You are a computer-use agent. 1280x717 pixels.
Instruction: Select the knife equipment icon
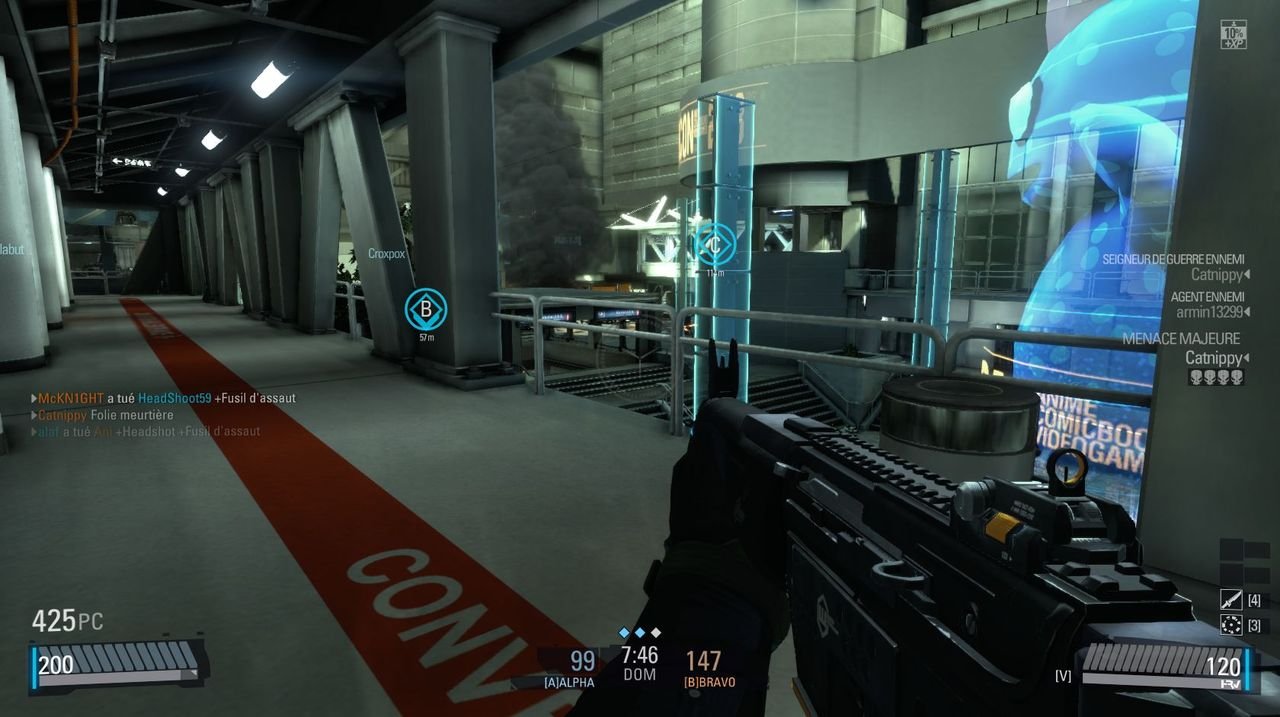1231,600
